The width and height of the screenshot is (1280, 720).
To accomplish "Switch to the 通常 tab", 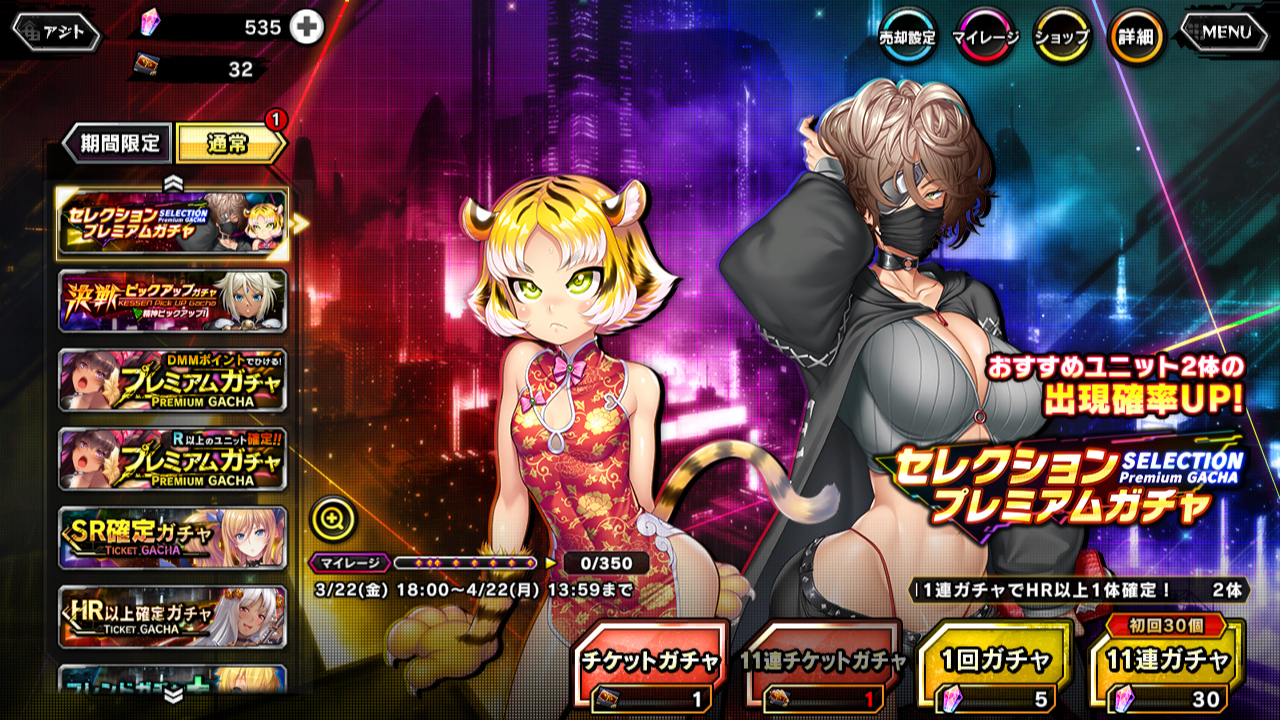I will 229,144.
